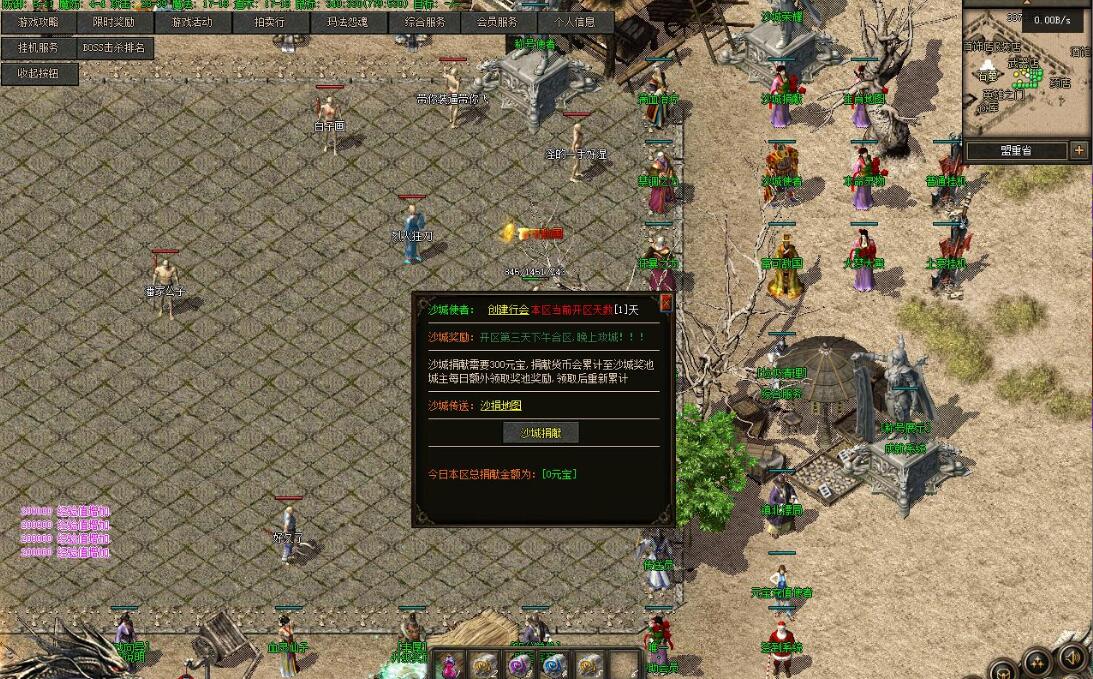Open the 拍卖行 auction house
1093x679 pixels.
tap(269, 22)
